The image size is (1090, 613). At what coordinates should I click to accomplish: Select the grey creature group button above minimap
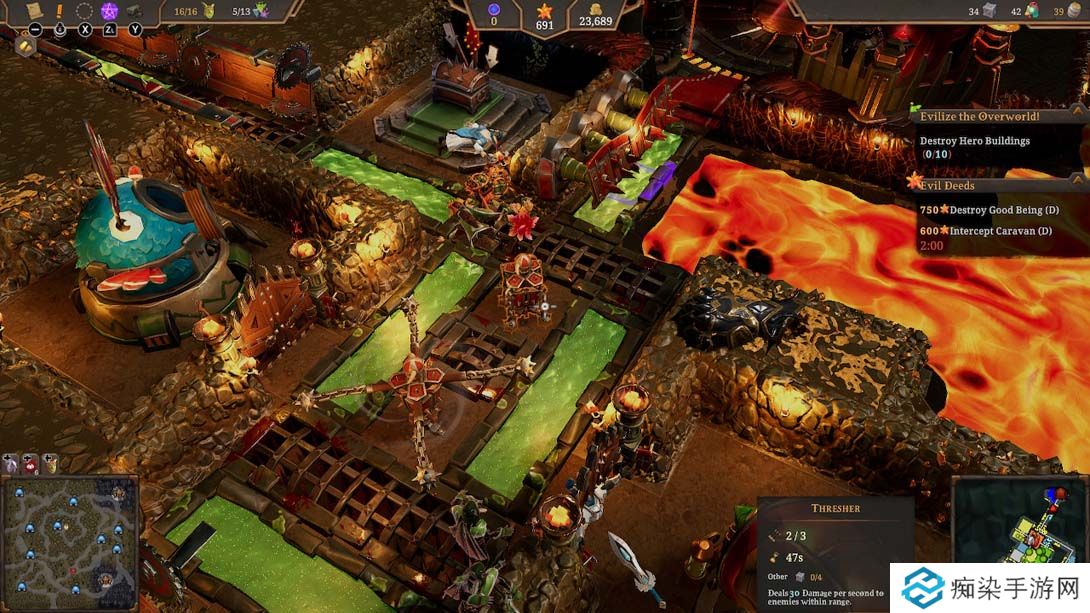[11, 462]
